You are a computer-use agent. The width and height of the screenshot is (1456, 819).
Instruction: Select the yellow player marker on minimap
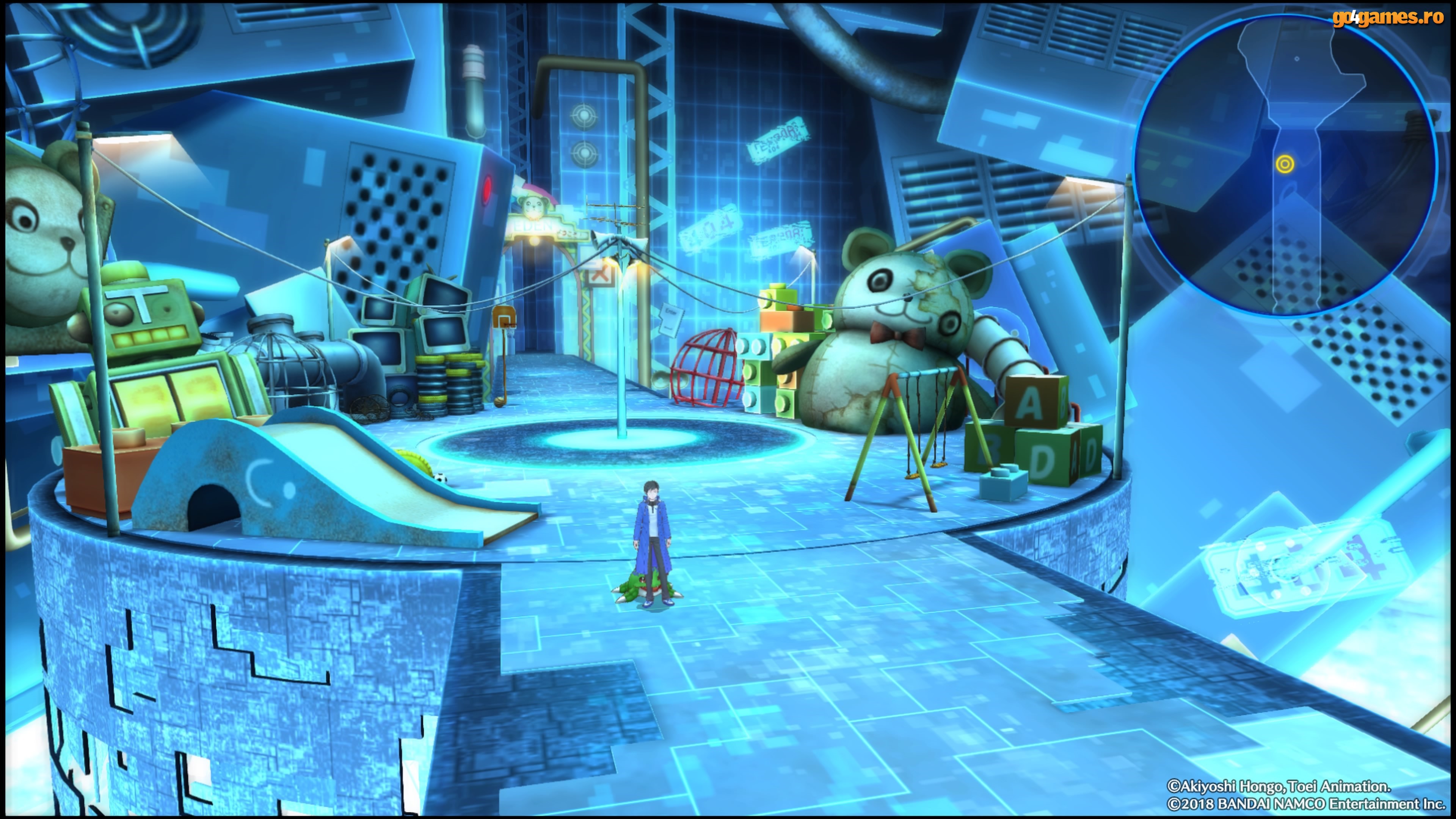pyautogui.click(x=1285, y=164)
